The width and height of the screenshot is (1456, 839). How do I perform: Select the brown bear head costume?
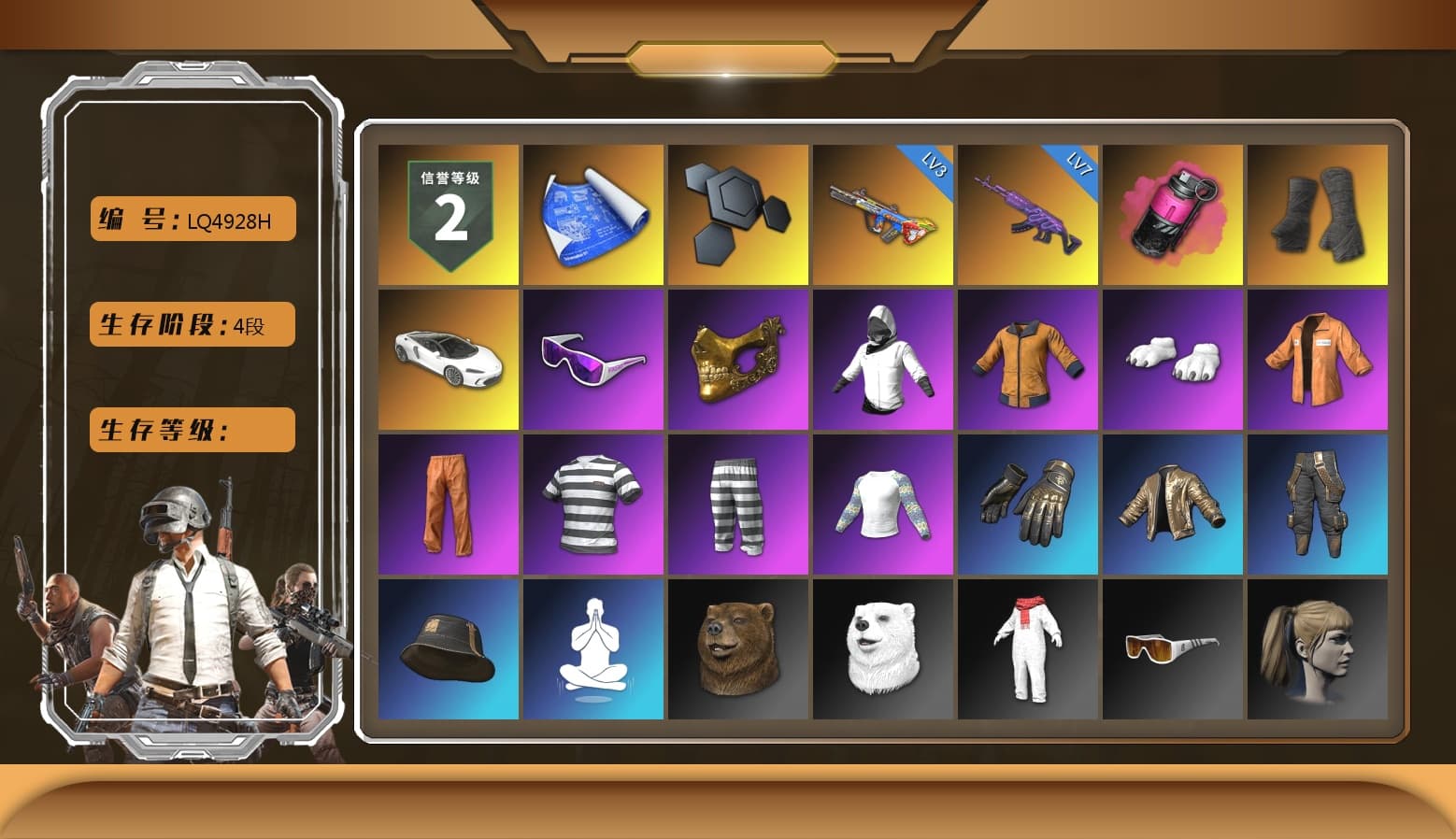pos(737,647)
